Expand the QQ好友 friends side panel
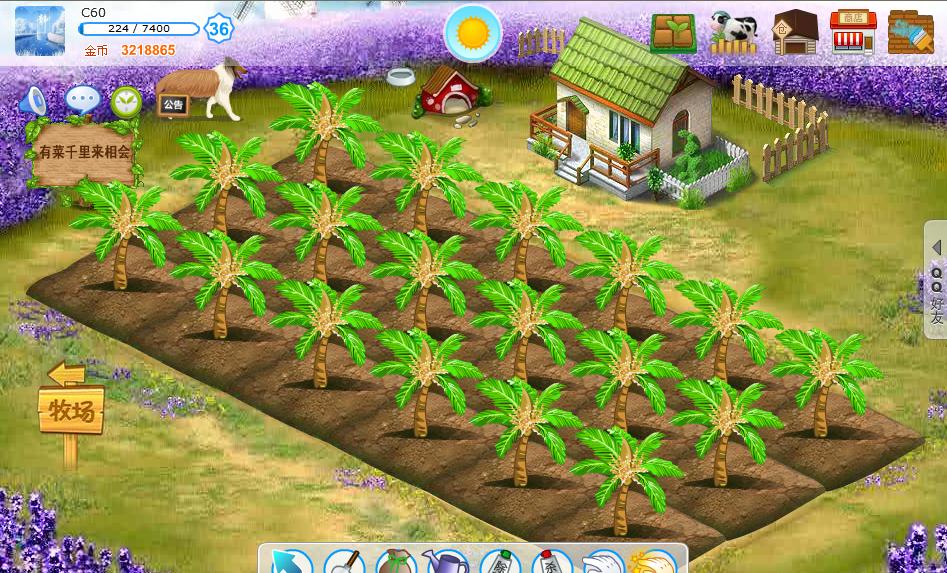947x573 pixels. coord(936,279)
